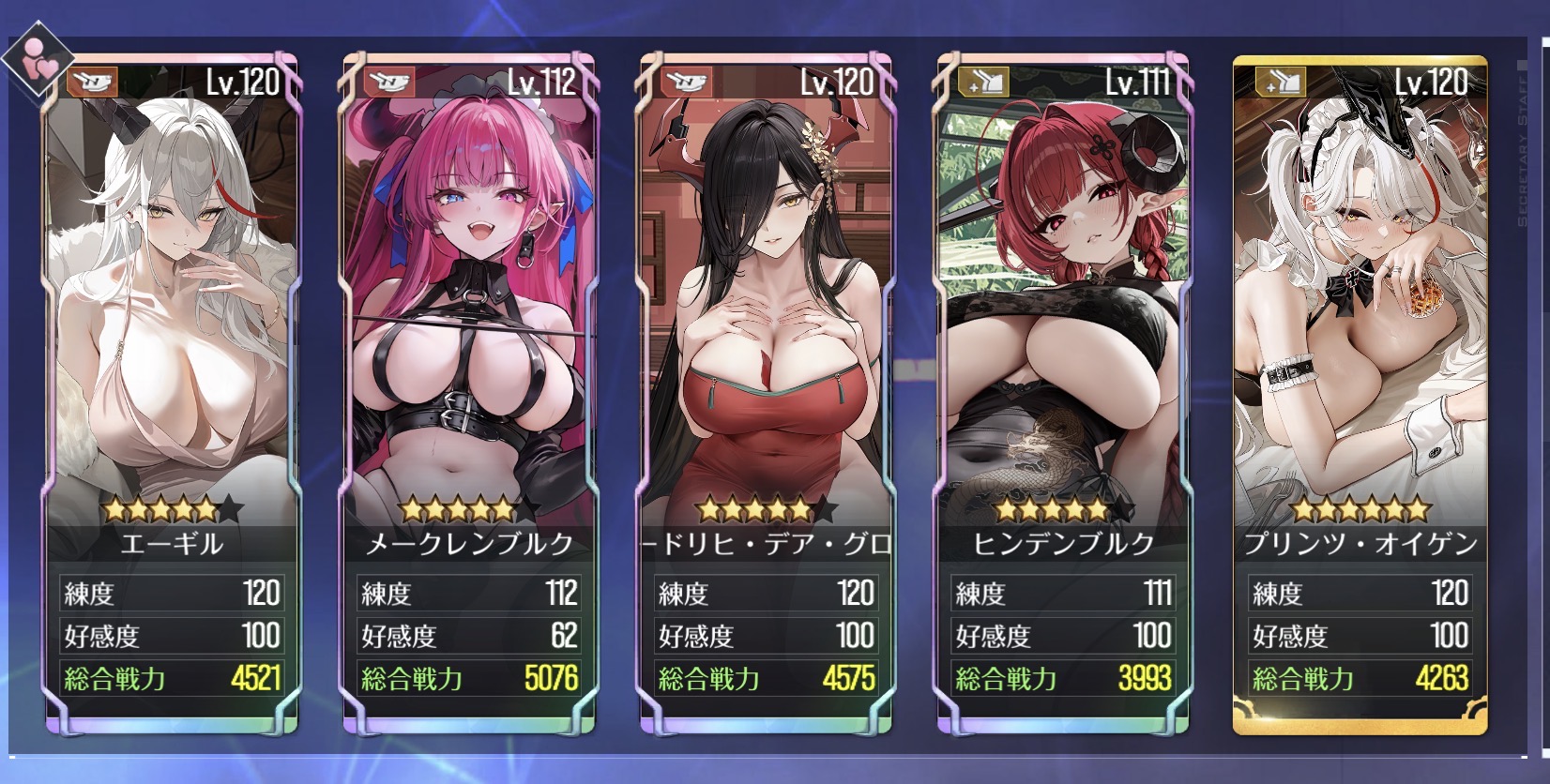1550x784 pixels.
Task: Click the pink heart diamond icon
Action: coord(38,64)
